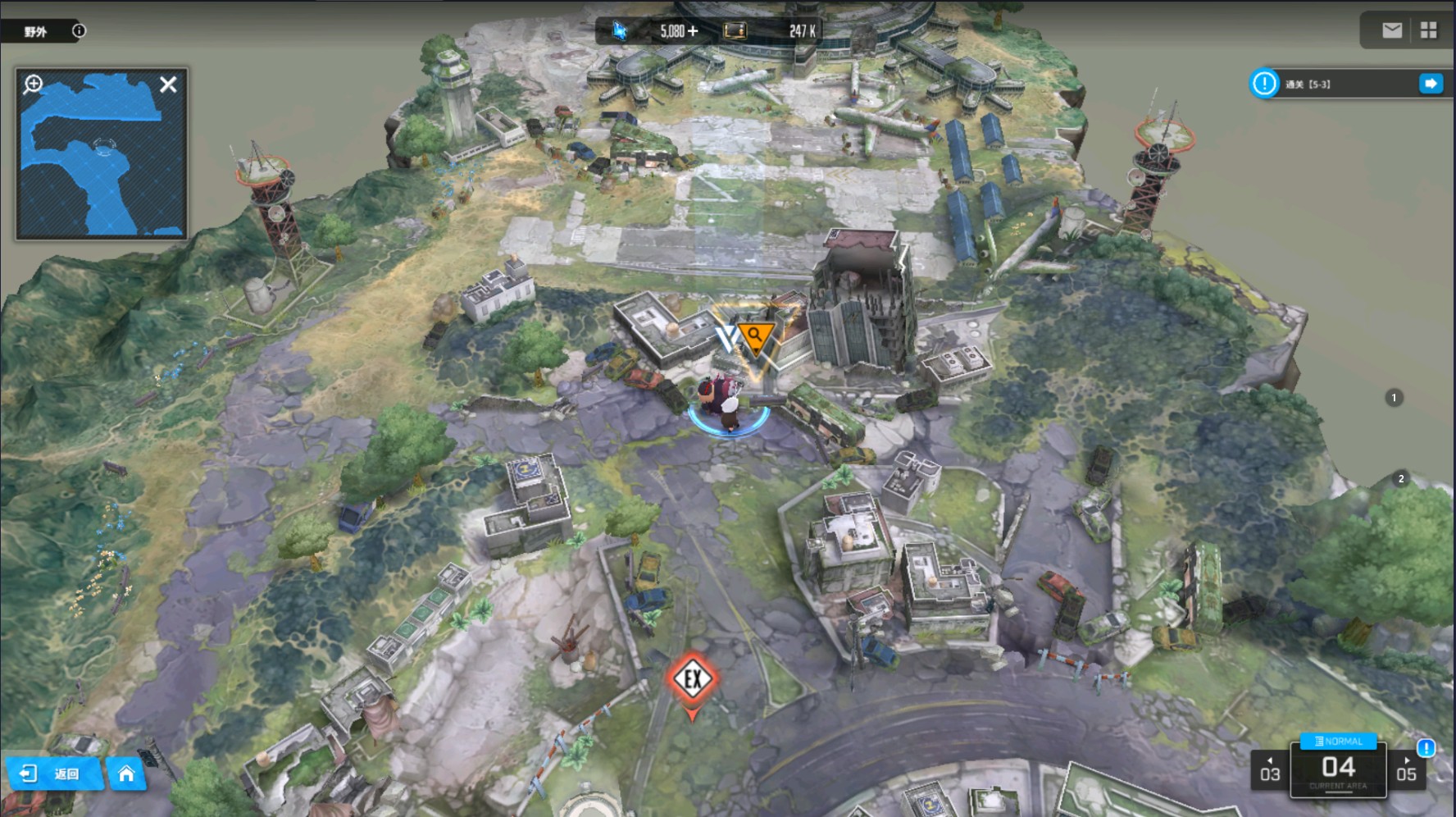This screenshot has width=1456, height=817.
Task: Open the blue alert above area 05
Action: click(1426, 747)
